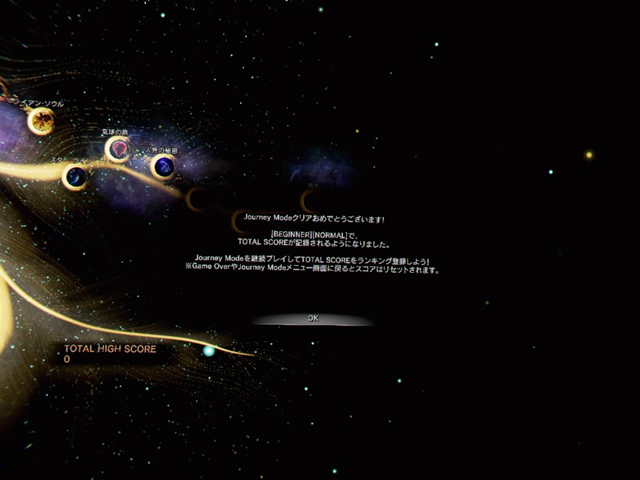Select the blue stage orb labeled 人魚
This screenshot has width=640, height=480.
pos(163,166)
